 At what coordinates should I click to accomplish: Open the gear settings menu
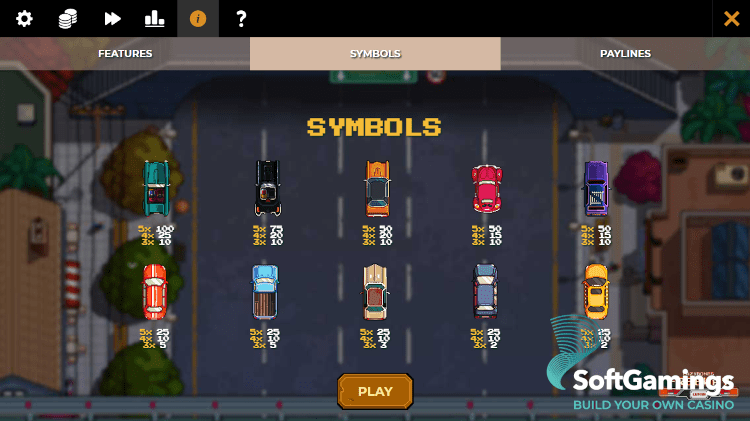point(24,19)
